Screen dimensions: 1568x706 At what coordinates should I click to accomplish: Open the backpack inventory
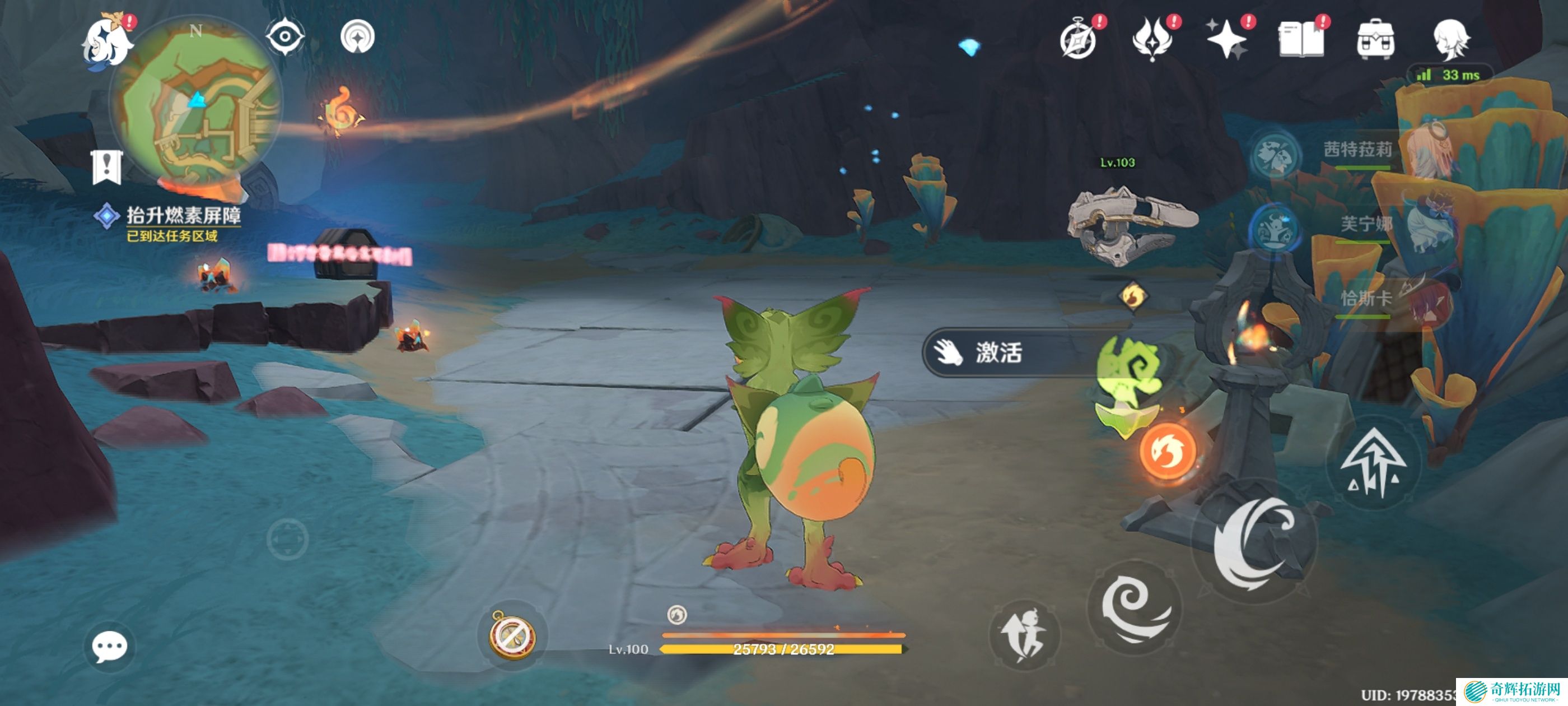(1376, 40)
